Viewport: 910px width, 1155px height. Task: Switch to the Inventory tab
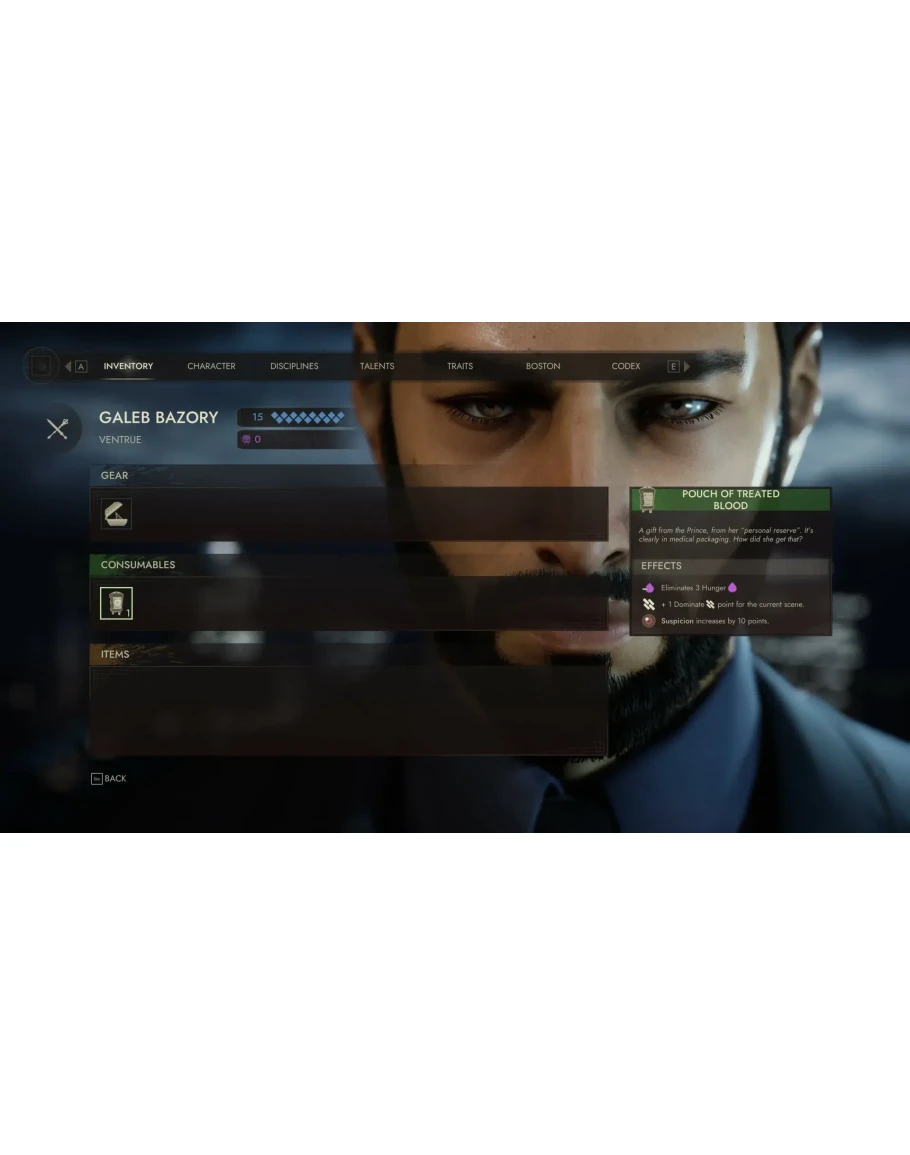point(128,366)
